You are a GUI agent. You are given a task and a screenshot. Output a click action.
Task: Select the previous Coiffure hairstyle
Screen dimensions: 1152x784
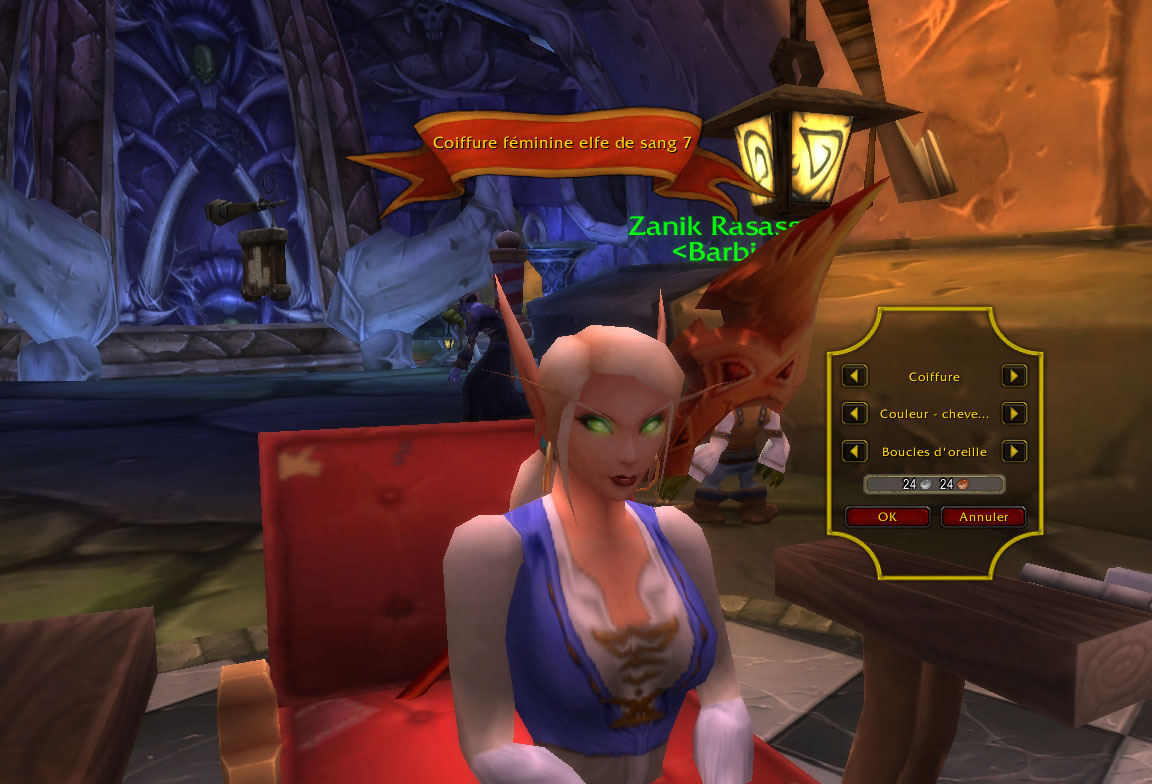click(x=854, y=376)
